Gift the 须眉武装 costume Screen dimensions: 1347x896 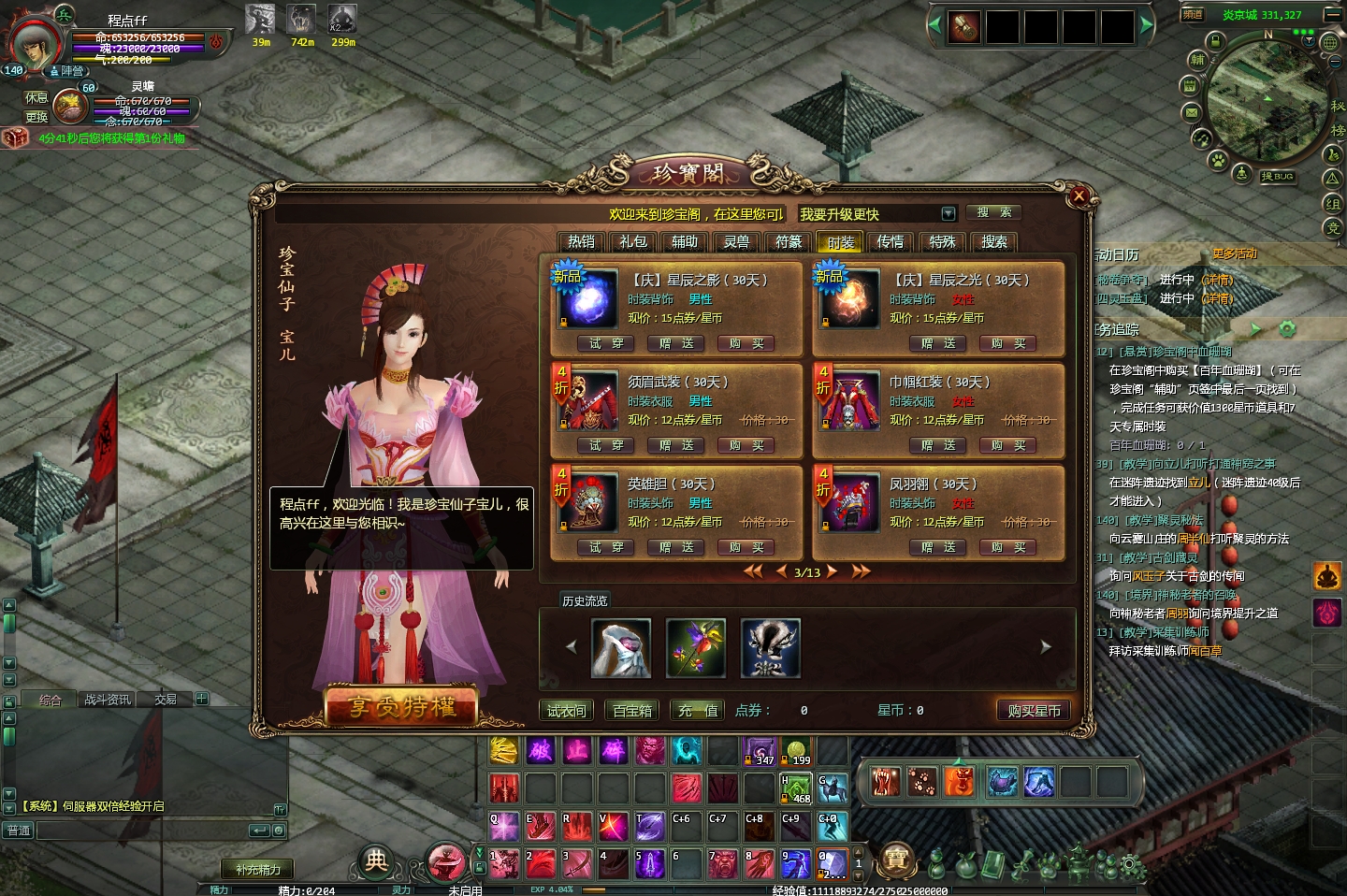point(676,445)
